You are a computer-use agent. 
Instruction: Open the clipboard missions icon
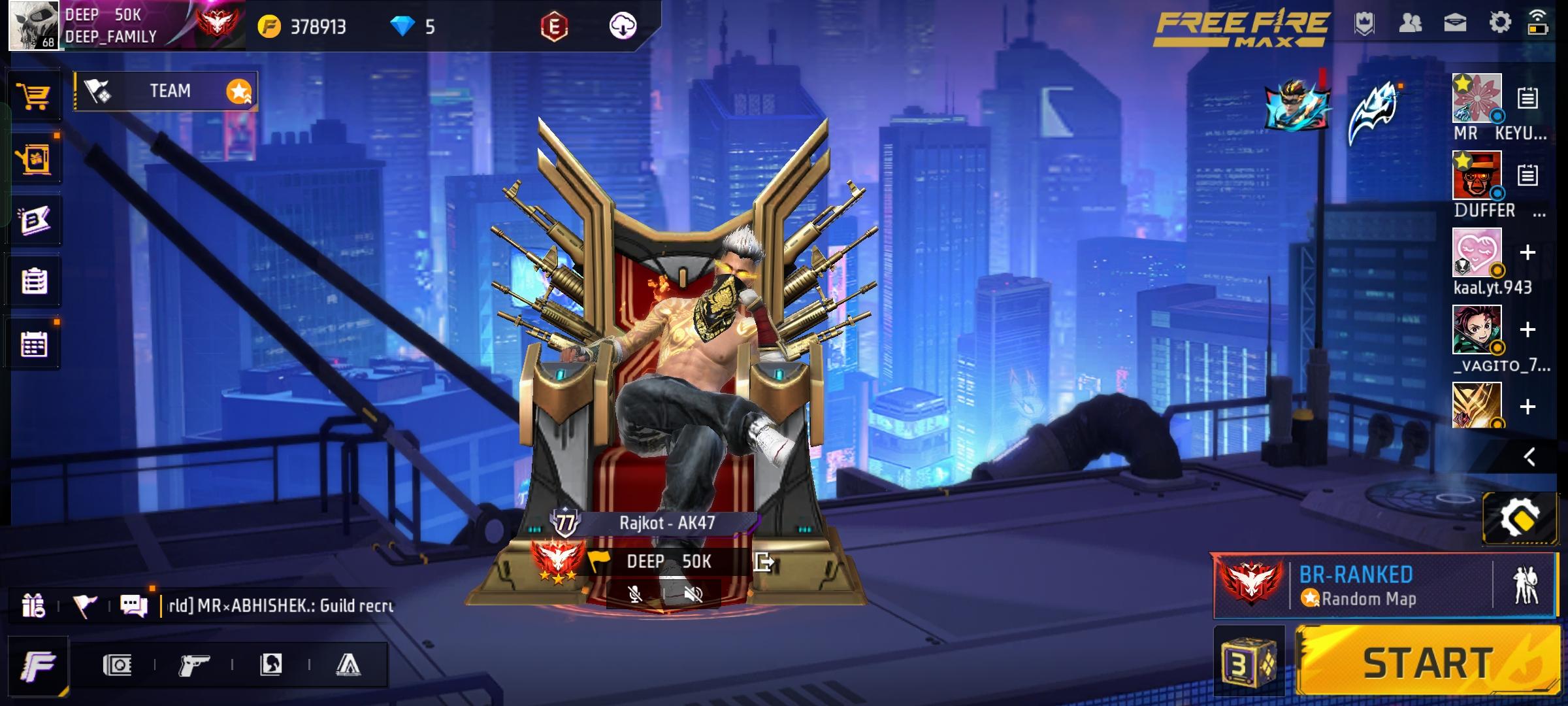[x=34, y=282]
